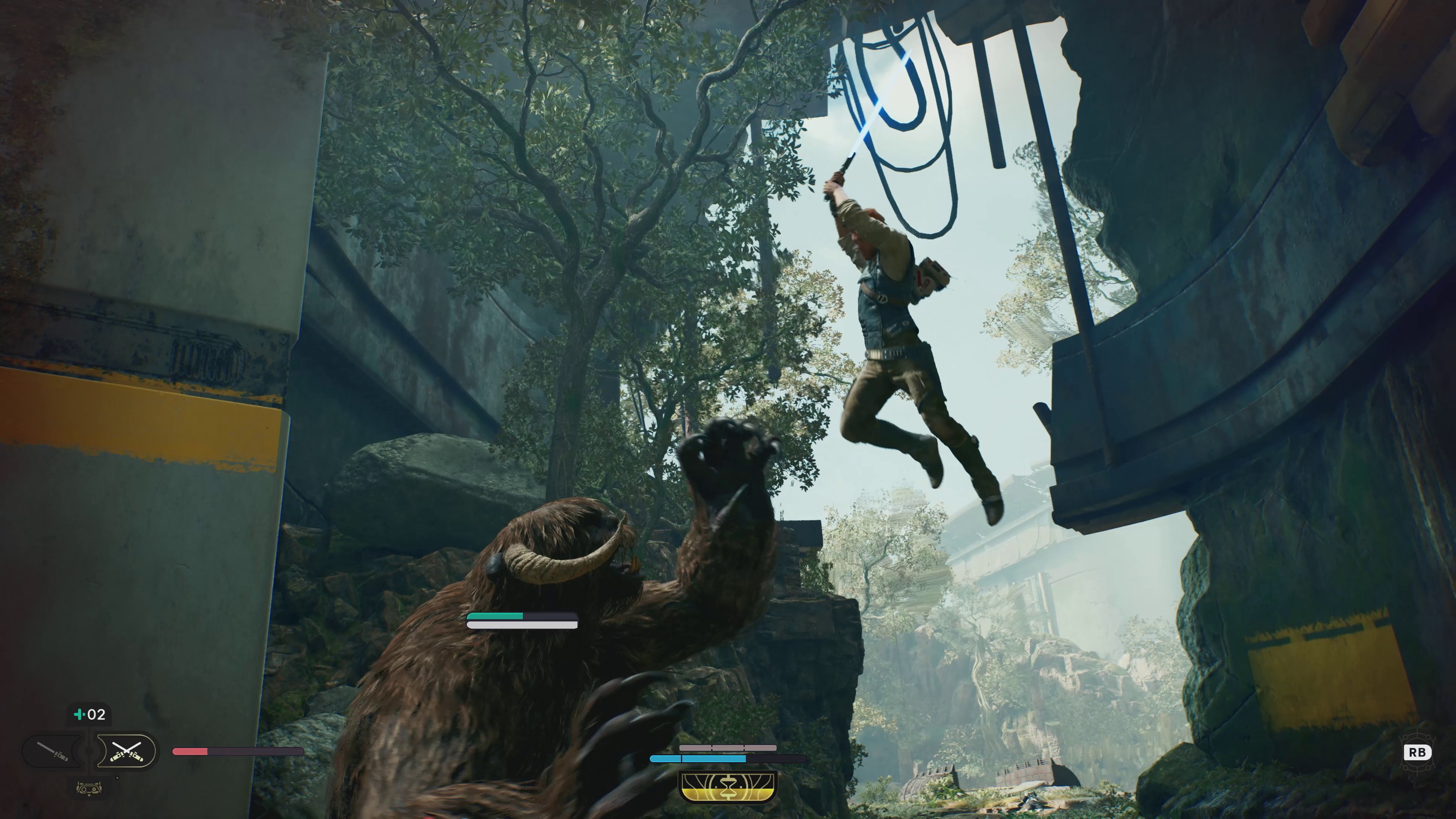Use the green stim canister icon
The image size is (1456, 819).
point(79,714)
